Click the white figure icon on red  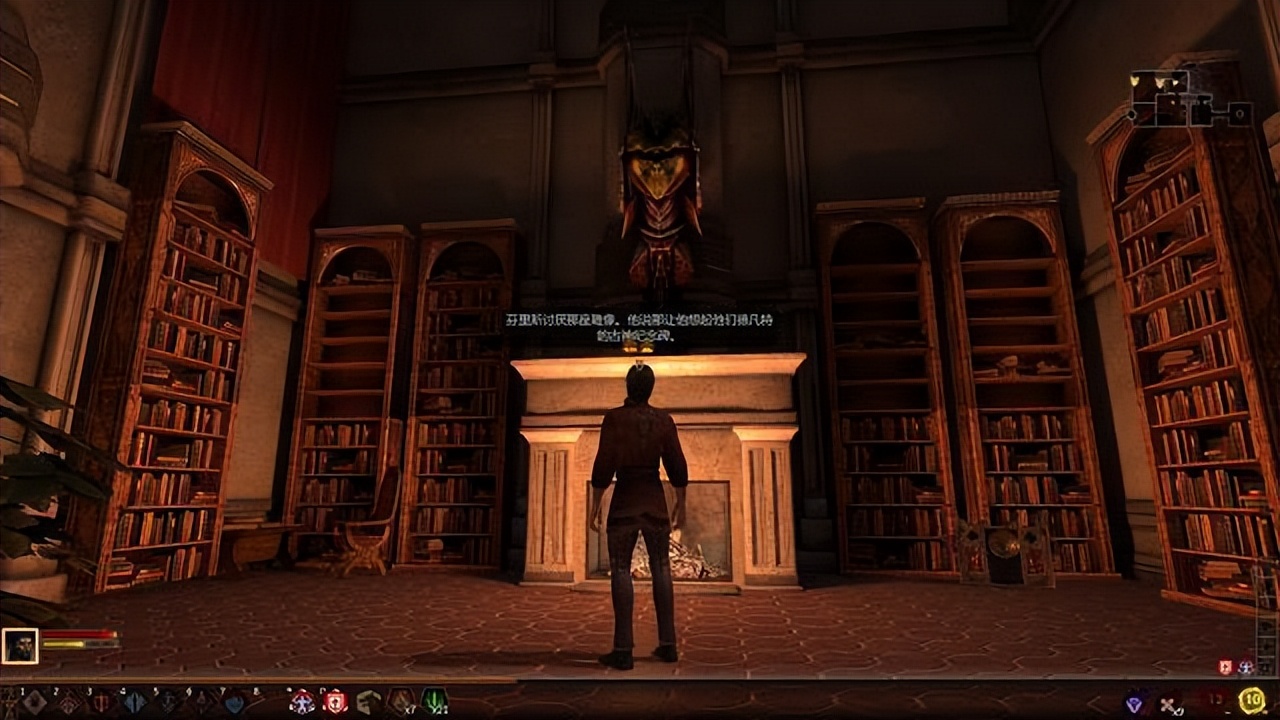tap(301, 702)
